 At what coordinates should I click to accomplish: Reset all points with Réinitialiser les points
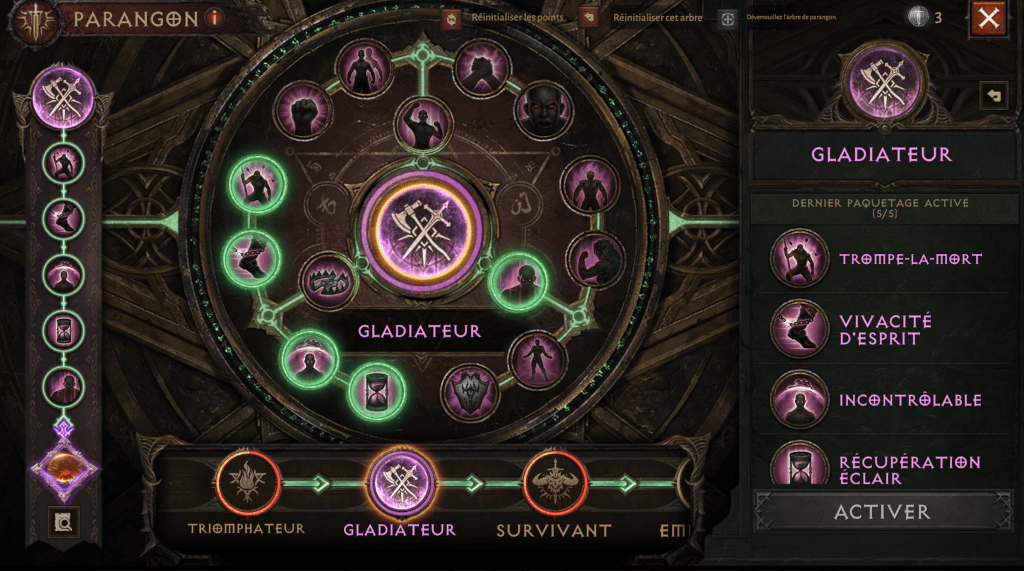(452, 18)
